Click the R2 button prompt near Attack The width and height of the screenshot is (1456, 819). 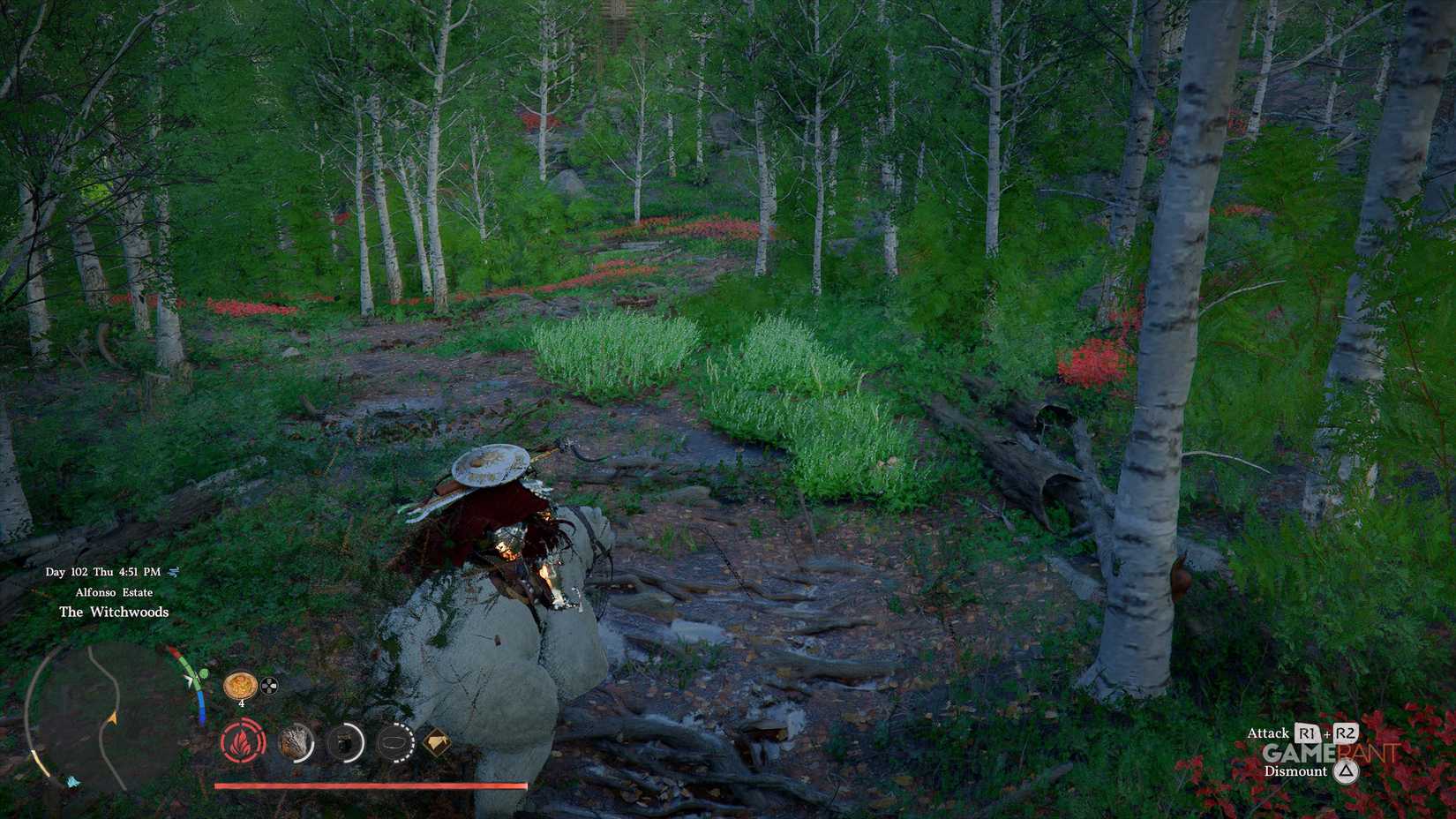[1346, 733]
